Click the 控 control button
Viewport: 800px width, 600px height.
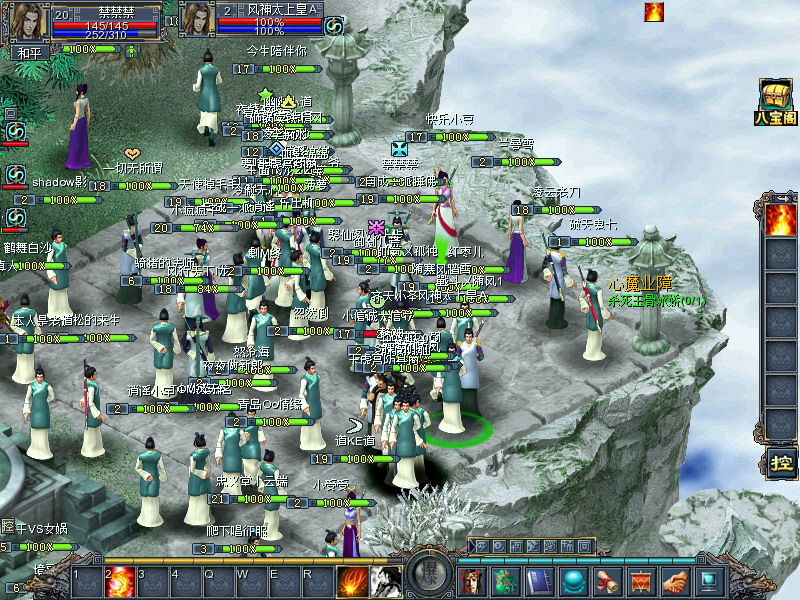pyautogui.click(x=780, y=462)
